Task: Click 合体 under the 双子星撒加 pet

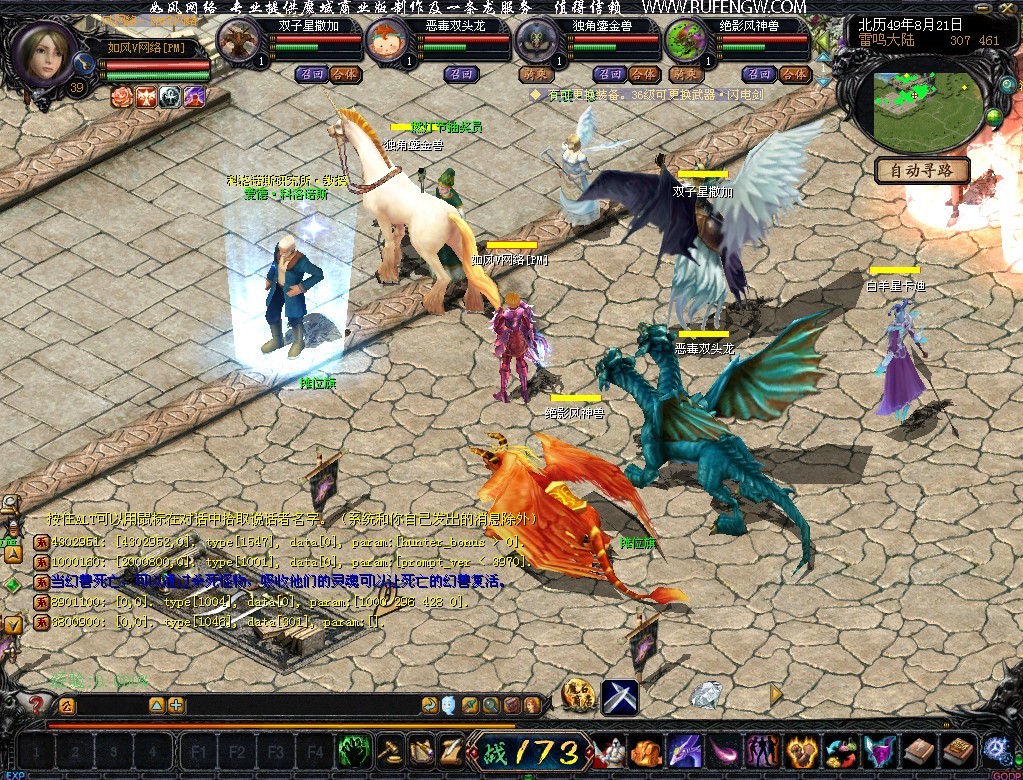Action: [345, 74]
